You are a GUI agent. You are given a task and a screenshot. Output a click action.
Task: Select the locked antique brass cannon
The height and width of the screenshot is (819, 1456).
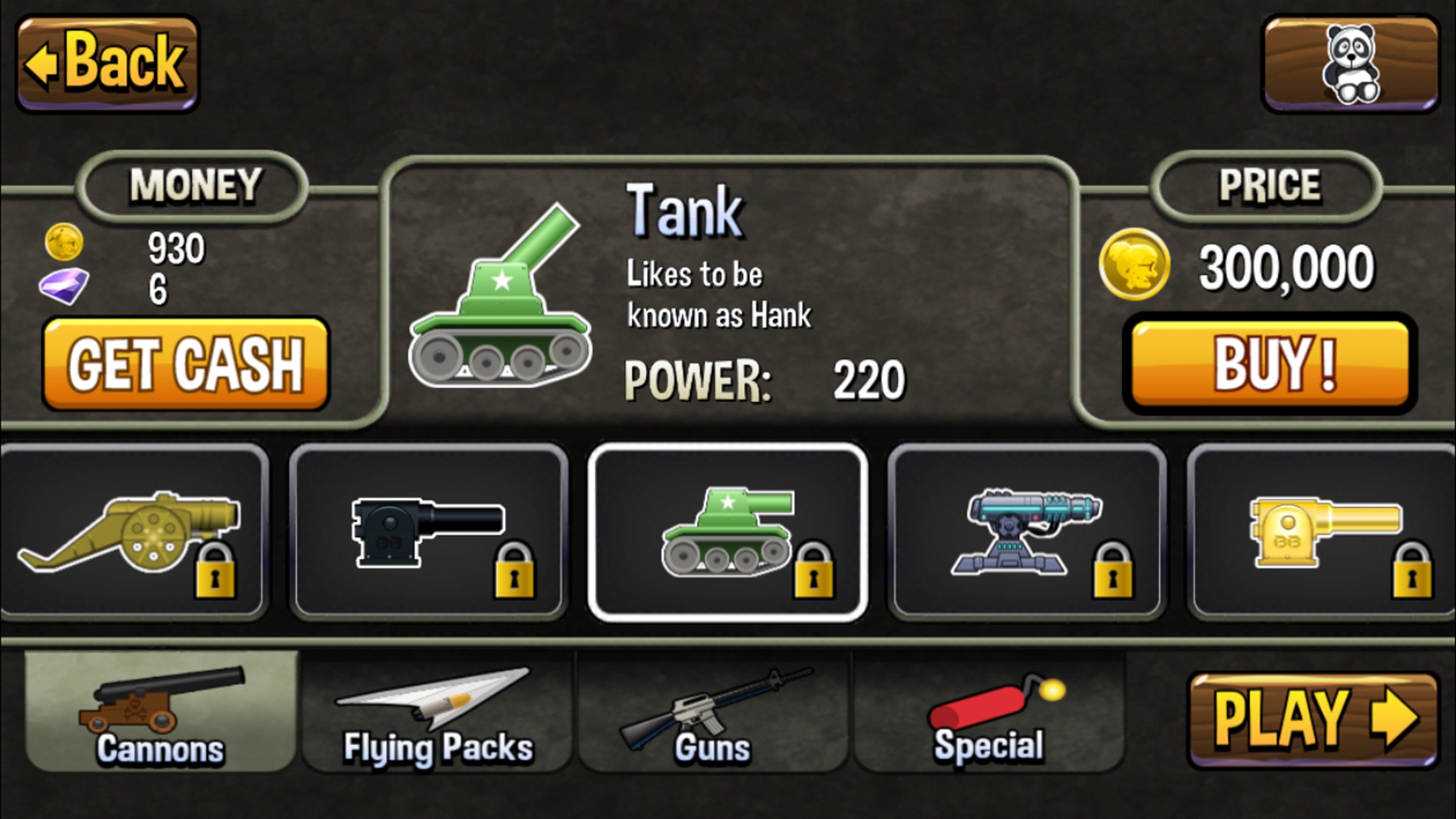click(132, 532)
